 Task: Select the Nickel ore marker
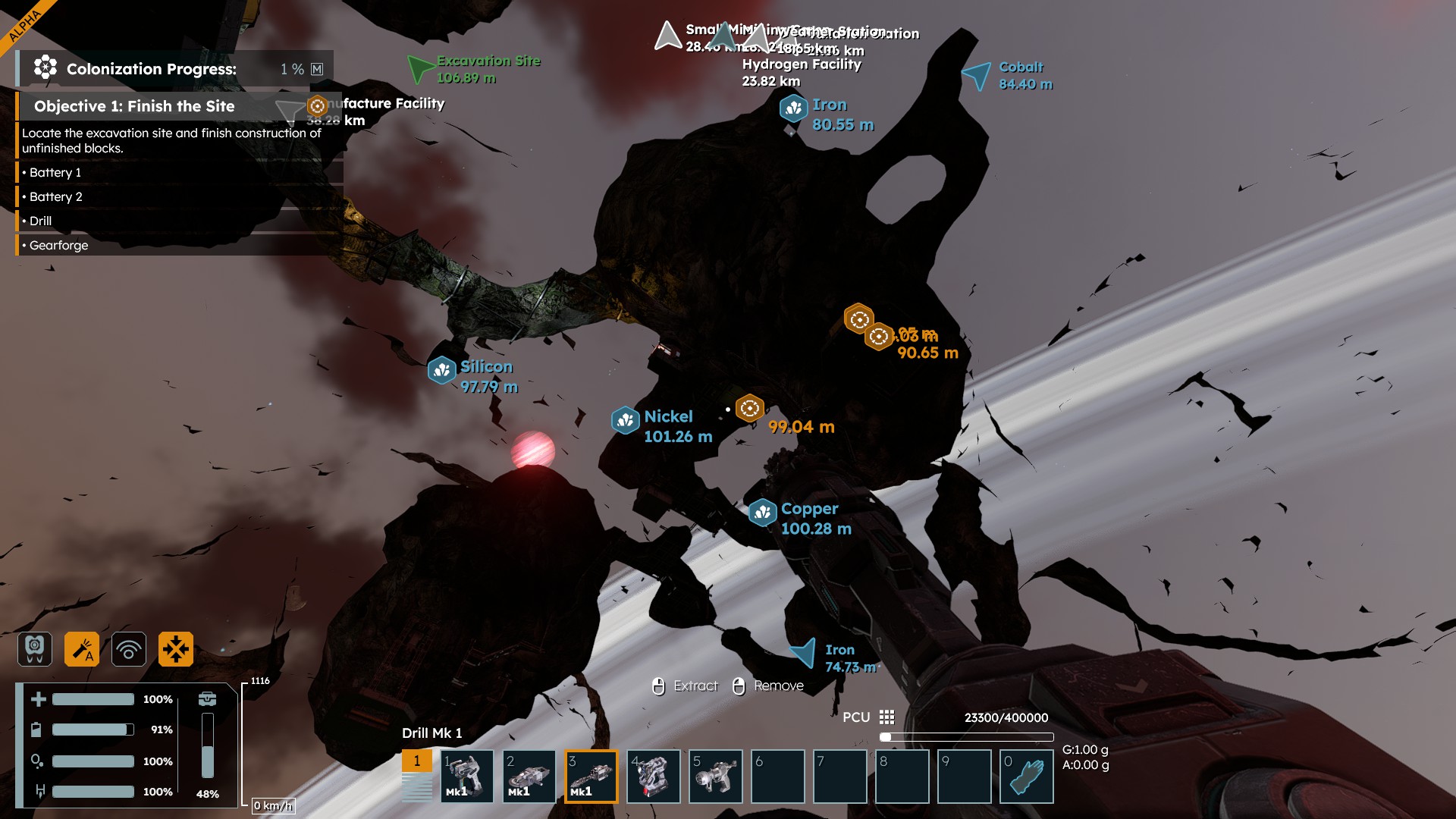pos(626,419)
